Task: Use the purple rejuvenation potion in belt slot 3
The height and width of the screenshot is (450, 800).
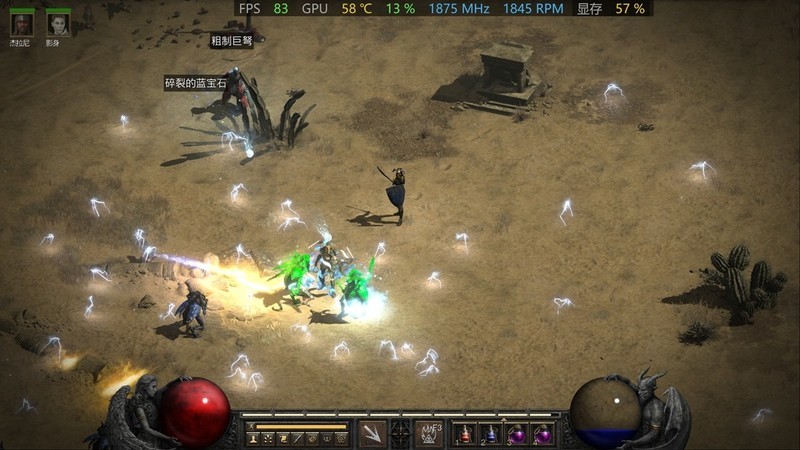Action: tap(518, 434)
